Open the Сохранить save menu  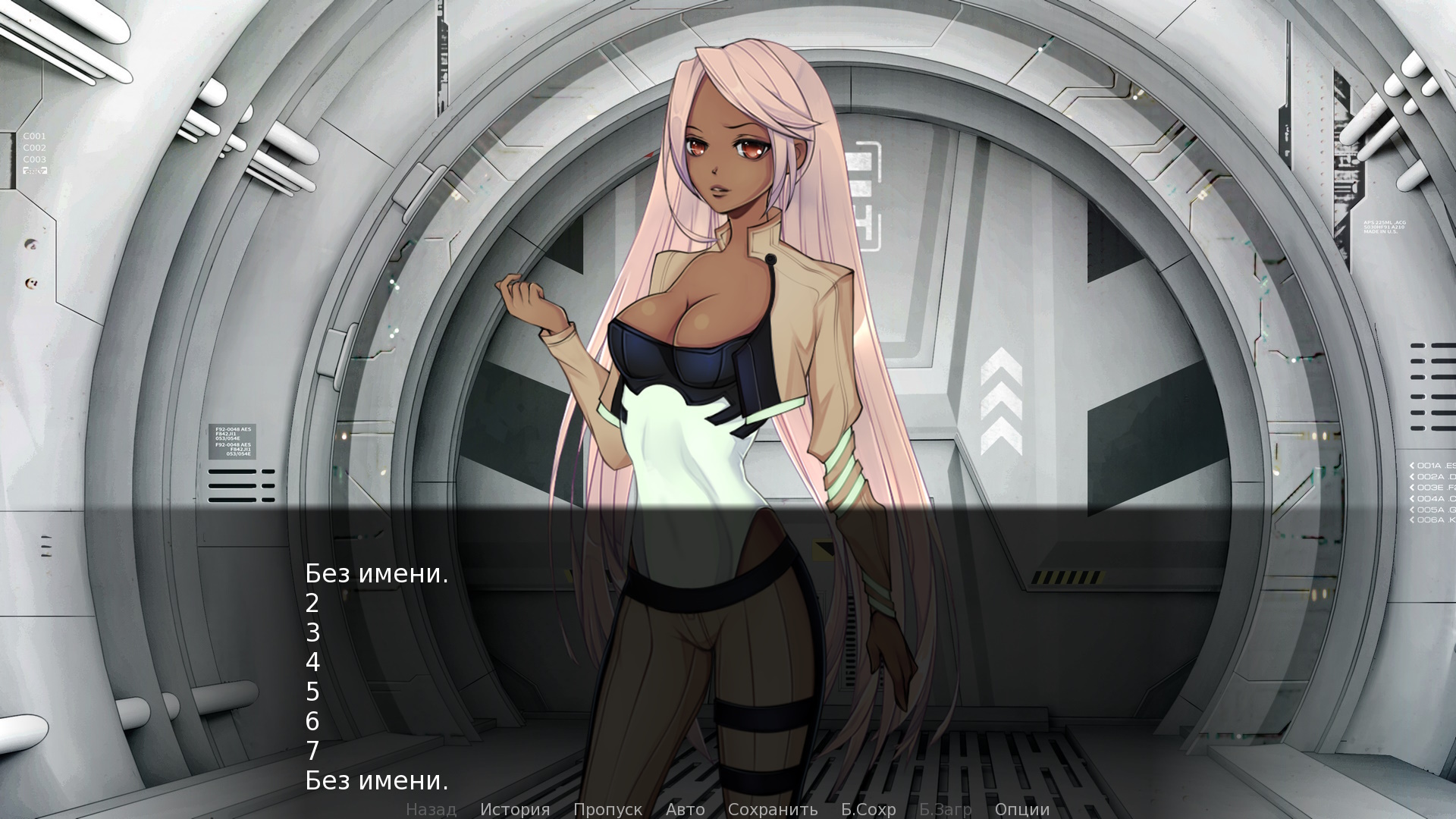click(x=772, y=809)
